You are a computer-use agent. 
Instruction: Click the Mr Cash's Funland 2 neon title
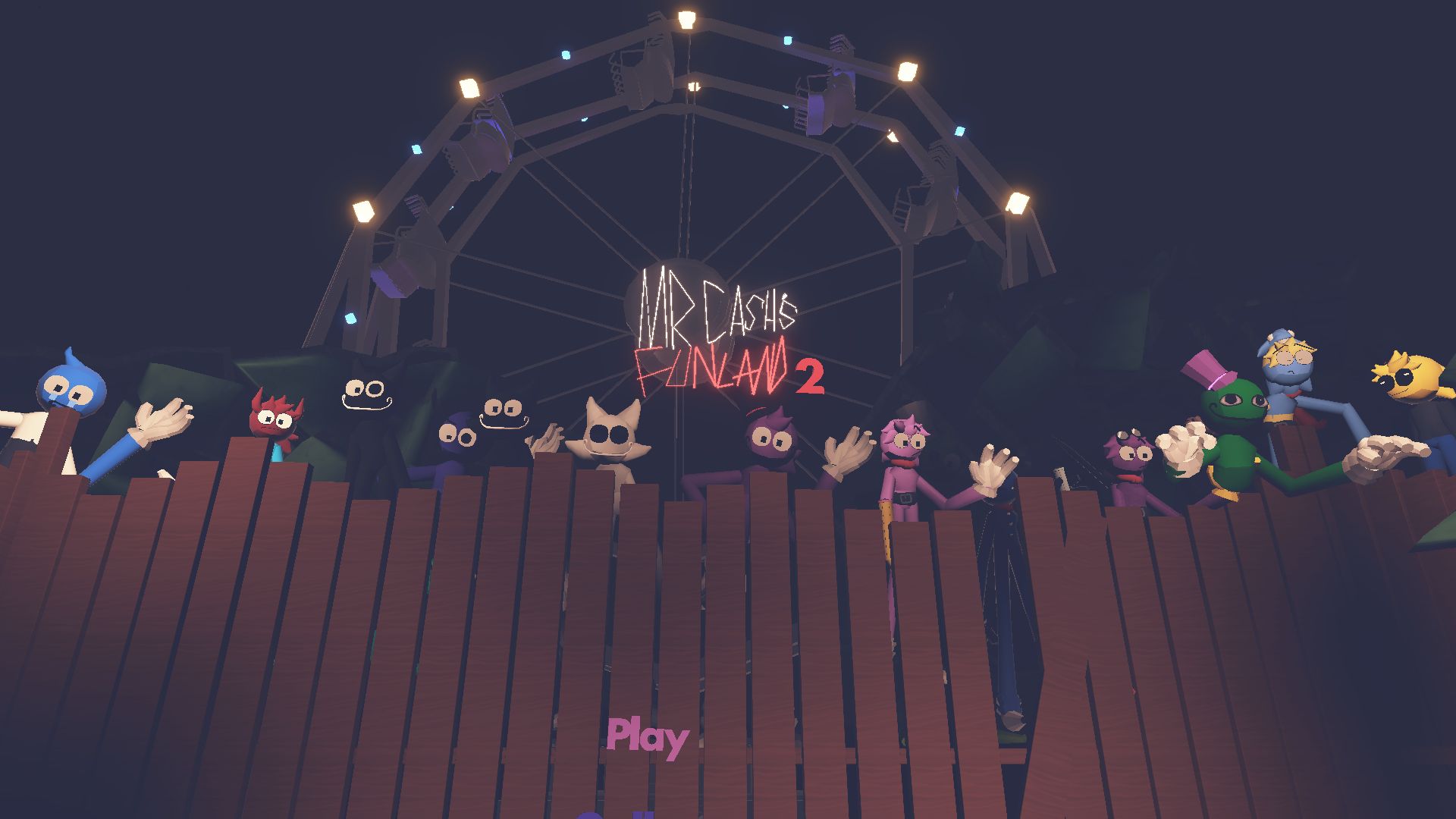click(720, 334)
